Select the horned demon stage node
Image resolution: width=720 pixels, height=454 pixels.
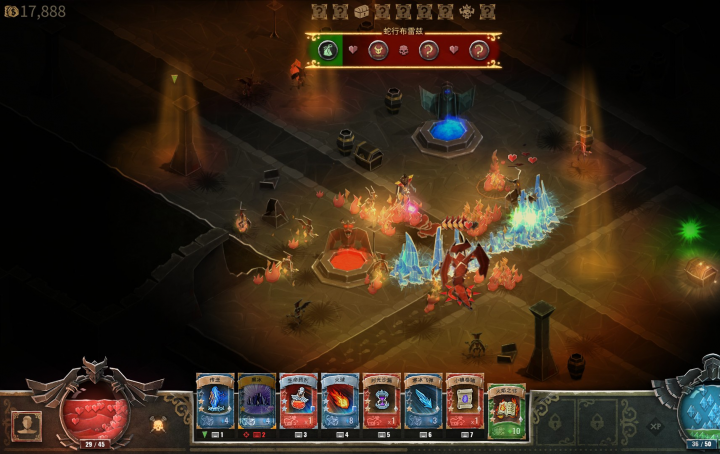click(x=378, y=49)
